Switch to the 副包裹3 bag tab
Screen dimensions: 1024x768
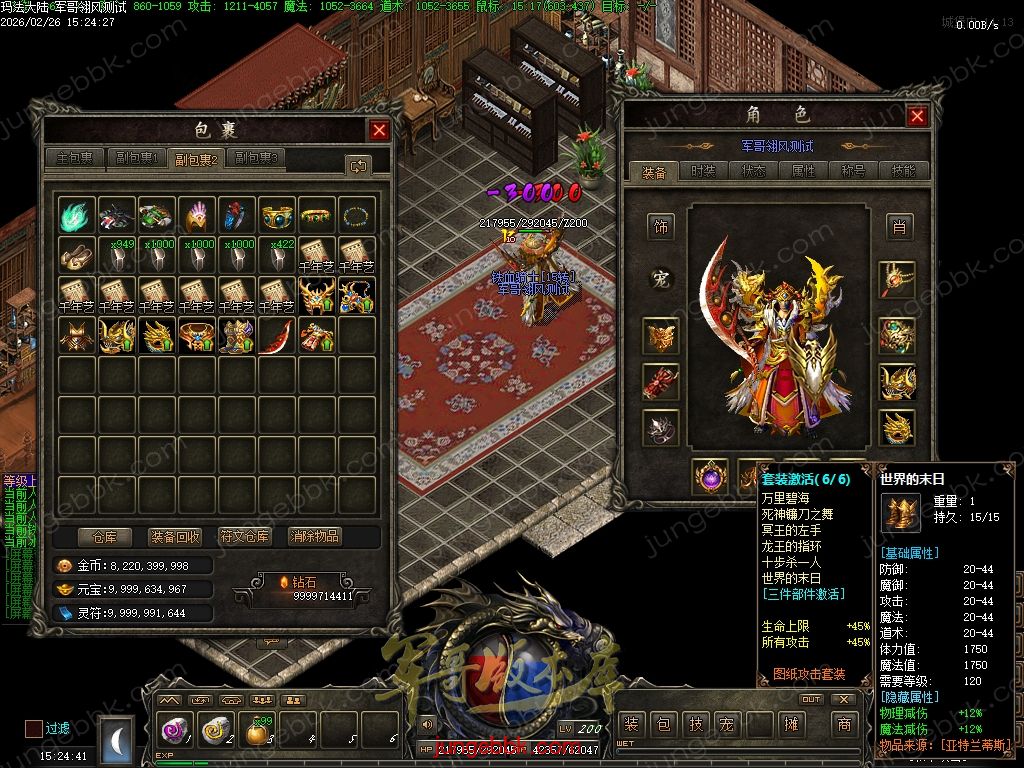tap(256, 158)
